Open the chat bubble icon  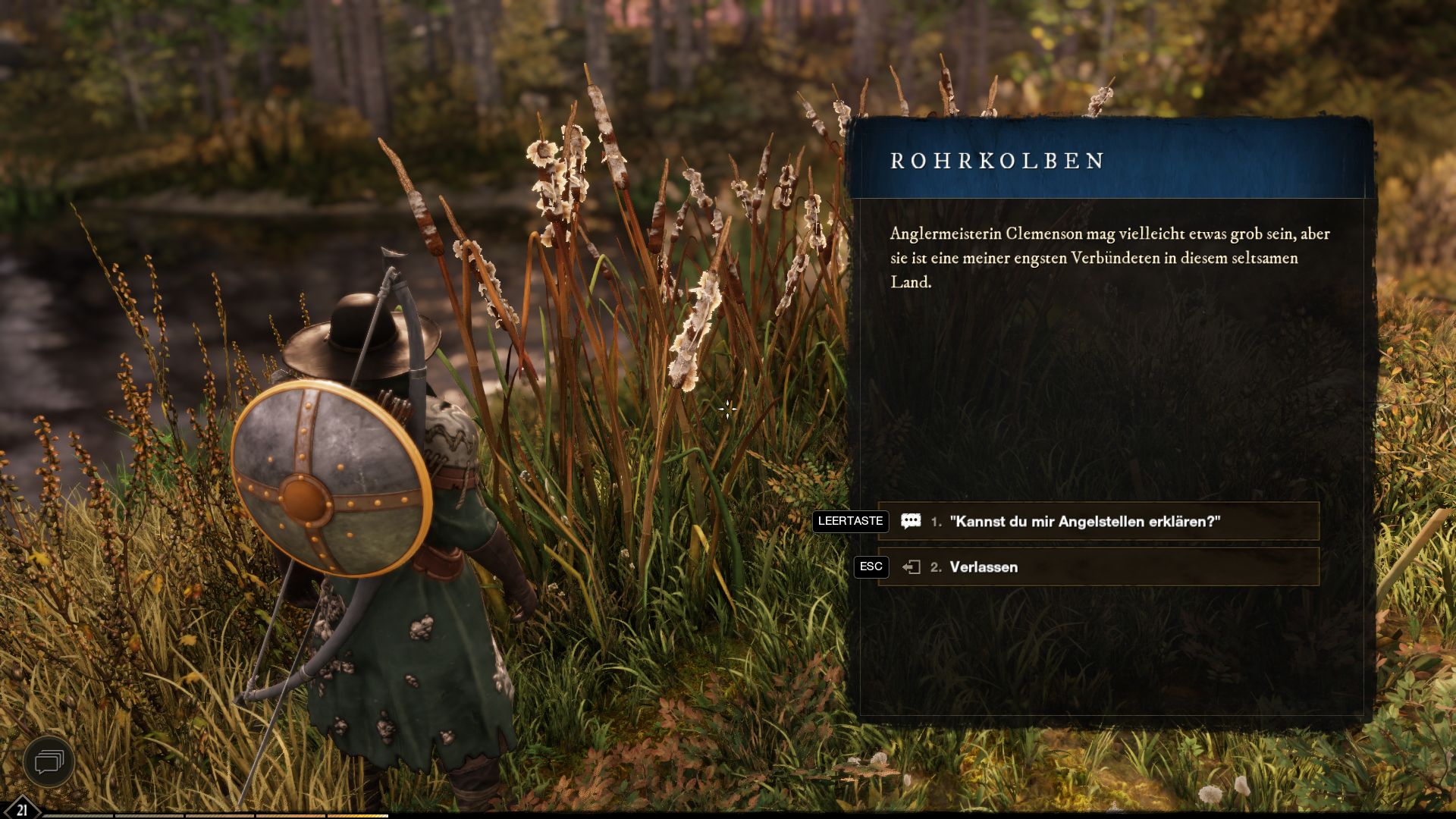click(49, 761)
